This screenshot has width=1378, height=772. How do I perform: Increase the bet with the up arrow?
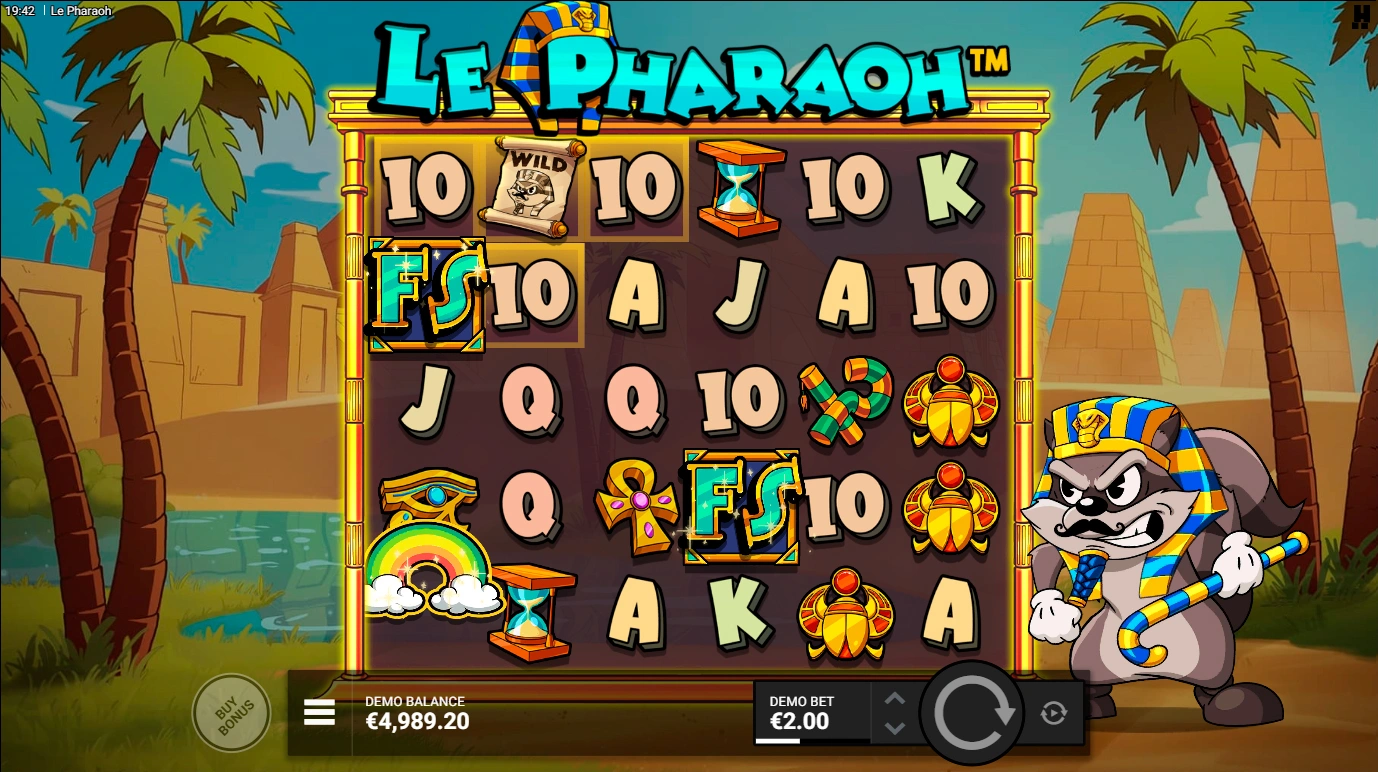click(893, 698)
